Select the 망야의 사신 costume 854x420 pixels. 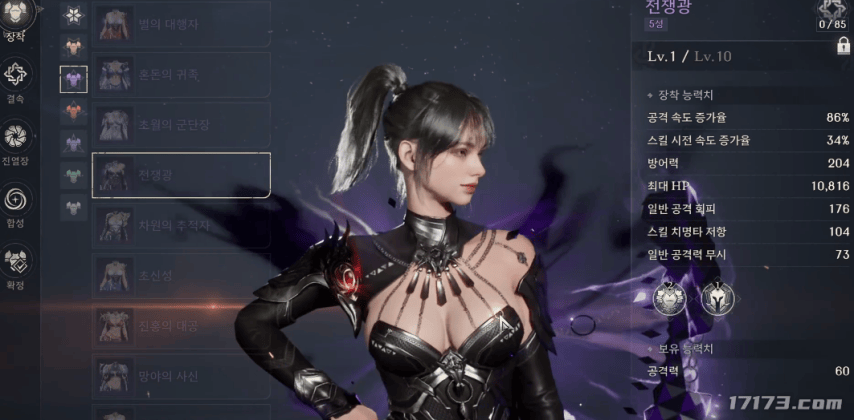pos(180,375)
